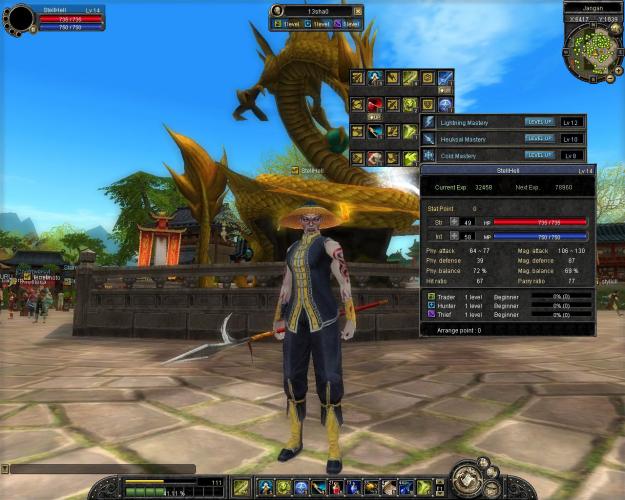Expand the chat input bar
625x500 pixels.
tap(5, 468)
